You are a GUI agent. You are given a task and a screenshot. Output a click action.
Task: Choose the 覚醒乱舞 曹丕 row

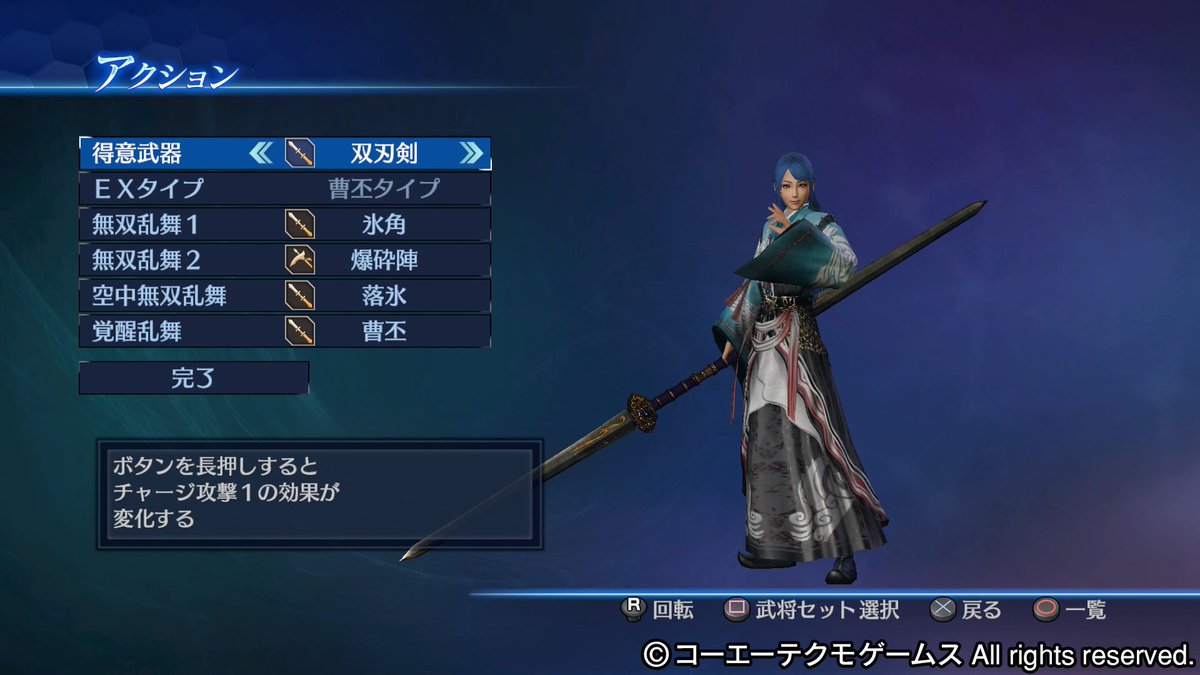284,331
